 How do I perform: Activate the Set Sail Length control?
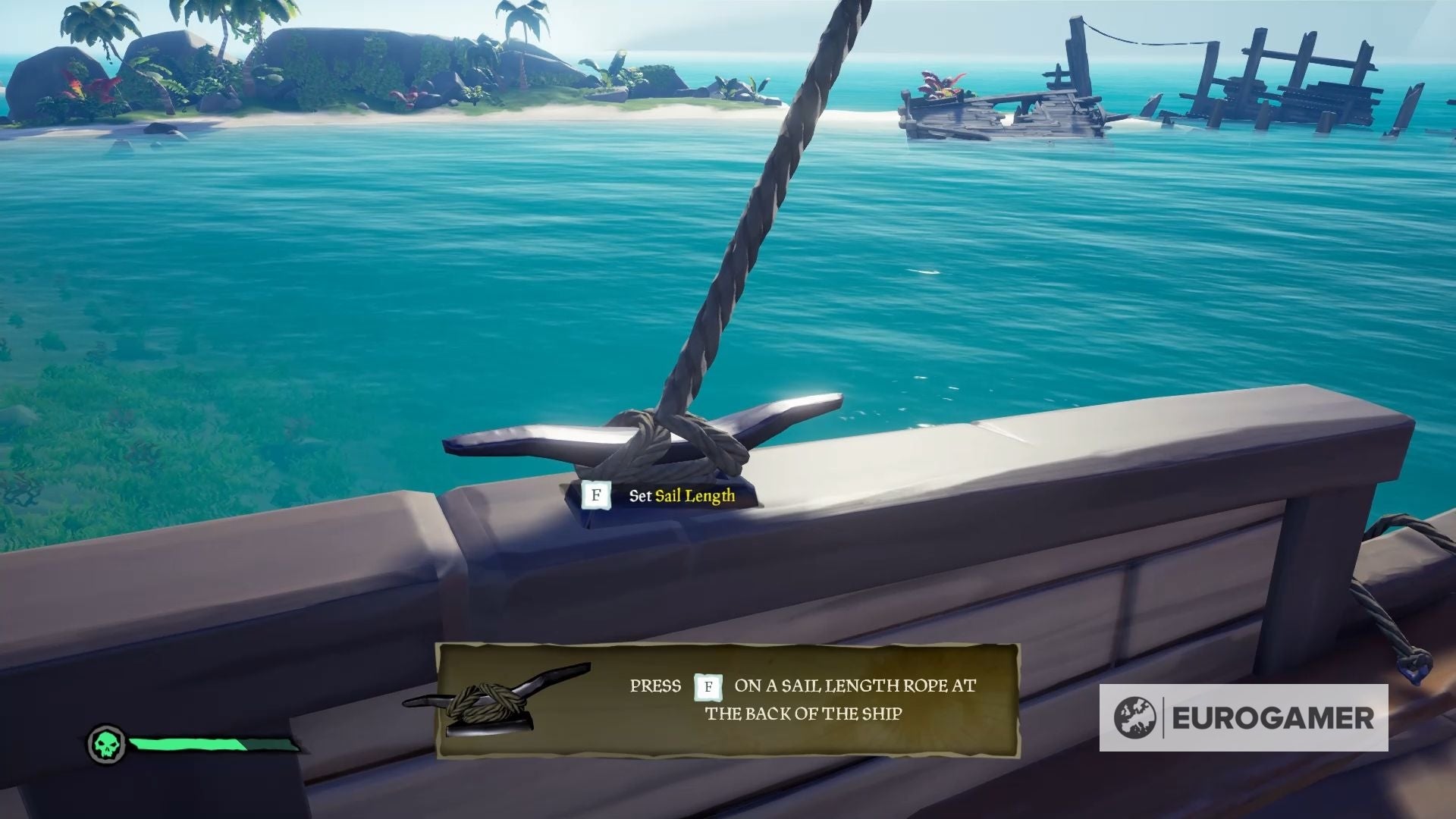(682, 494)
